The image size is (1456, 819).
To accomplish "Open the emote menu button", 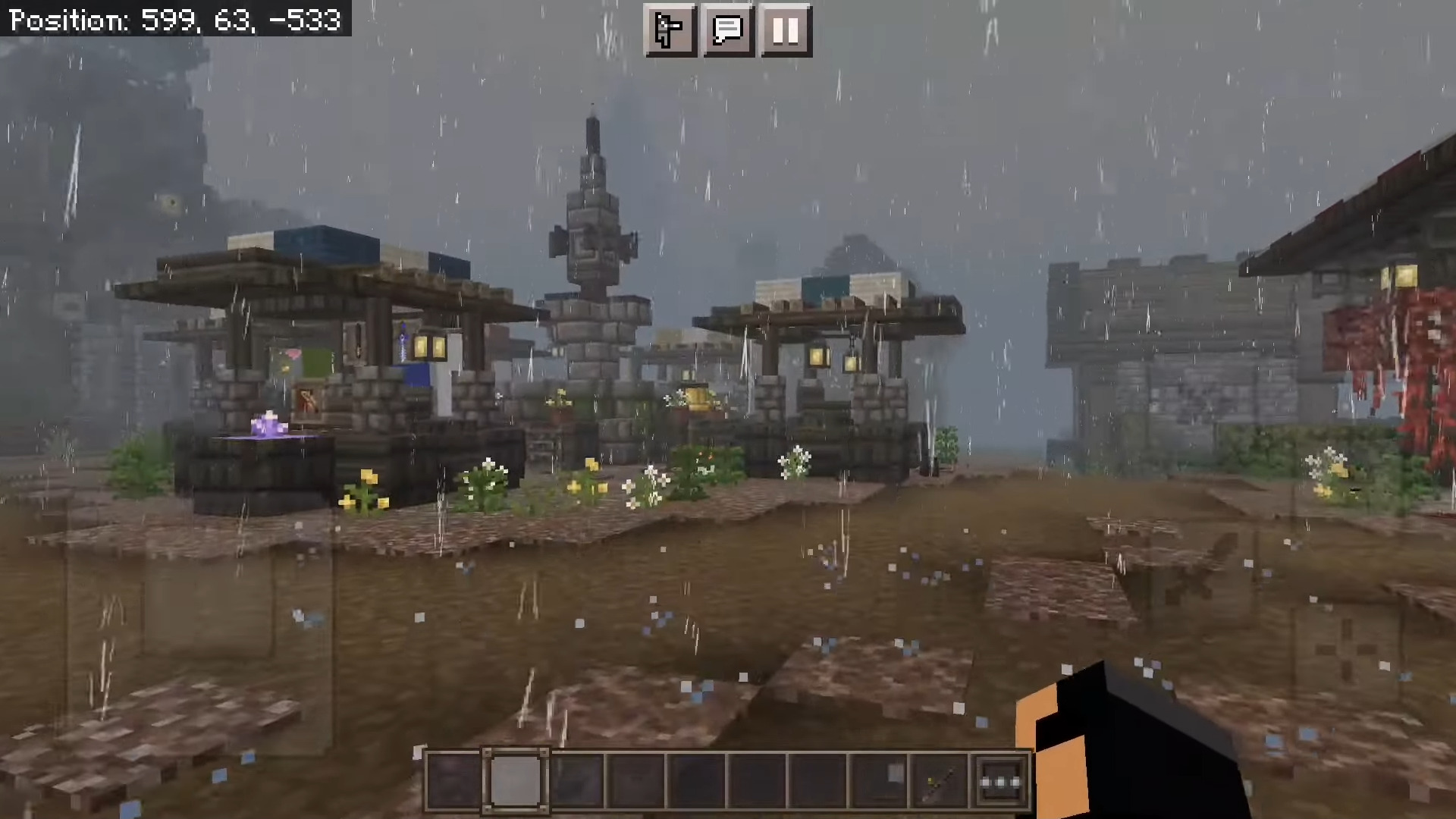I will click(x=670, y=30).
